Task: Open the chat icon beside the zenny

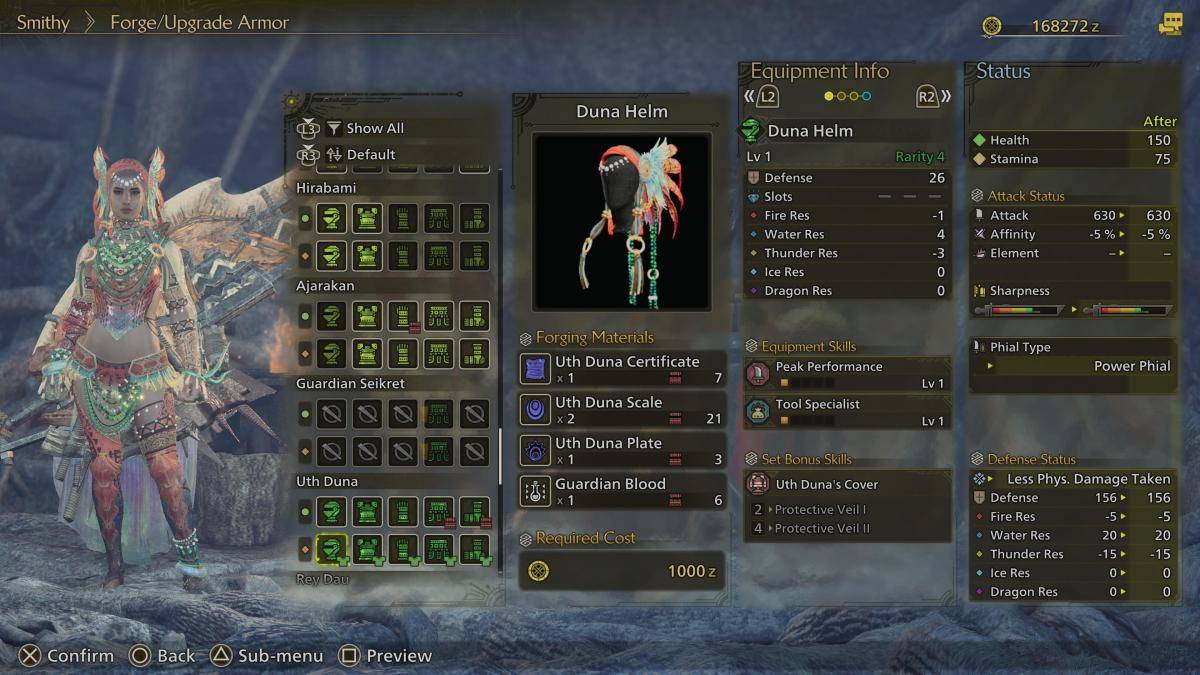Action: pos(1170,25)
